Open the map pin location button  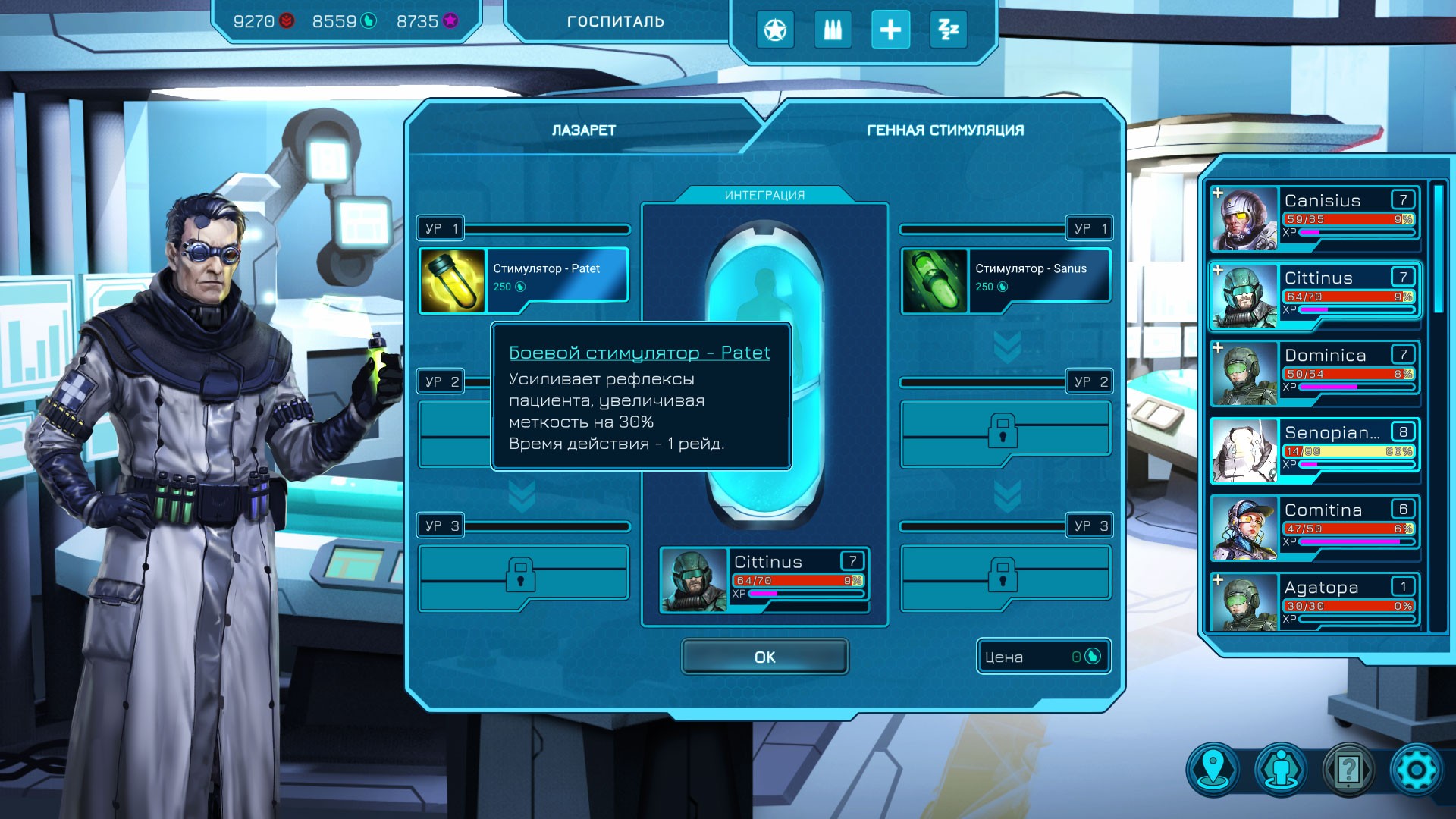1214,769
